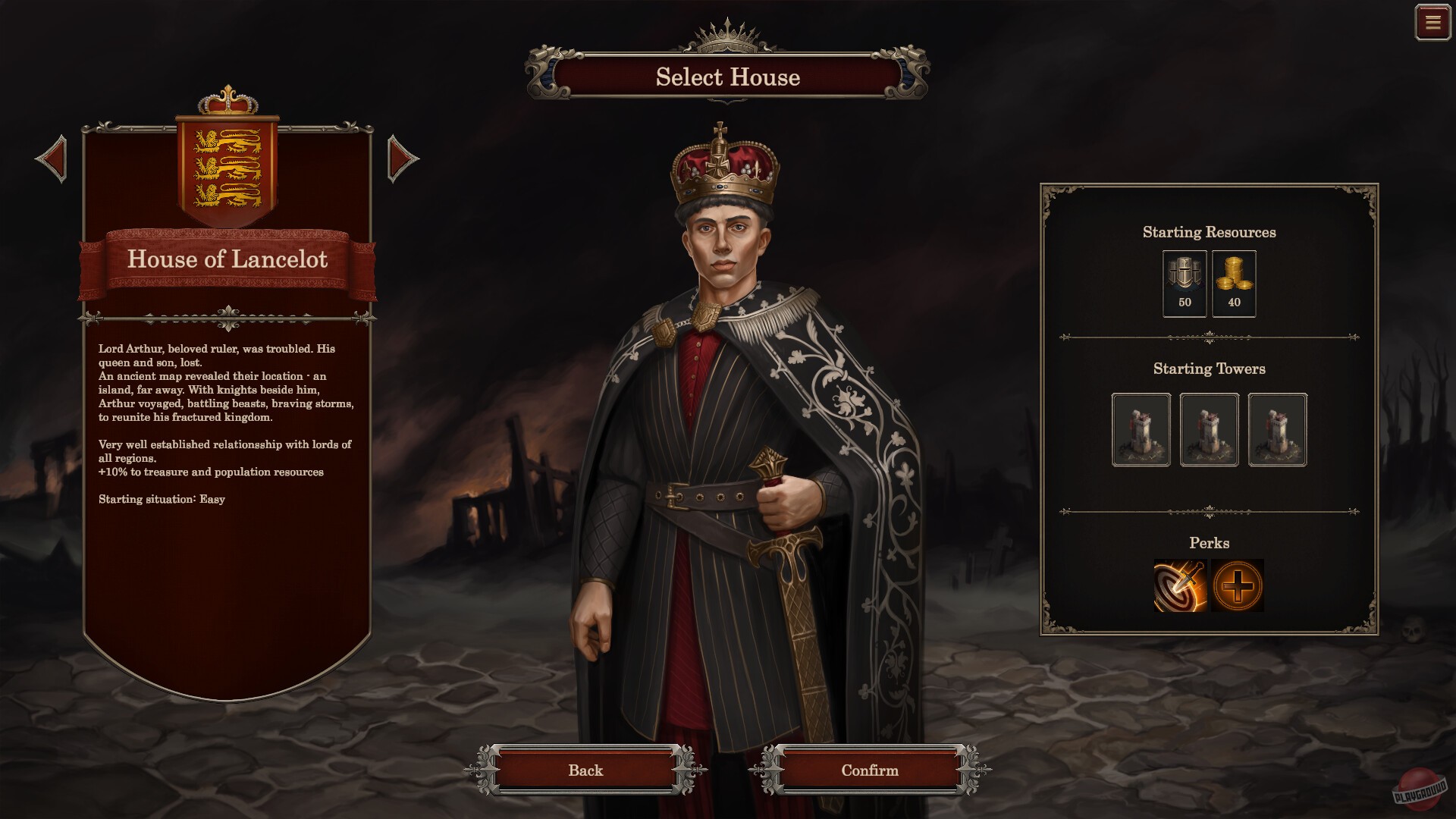Confirm the House of Lancelot selection
1456x819 pixels.
869,770
